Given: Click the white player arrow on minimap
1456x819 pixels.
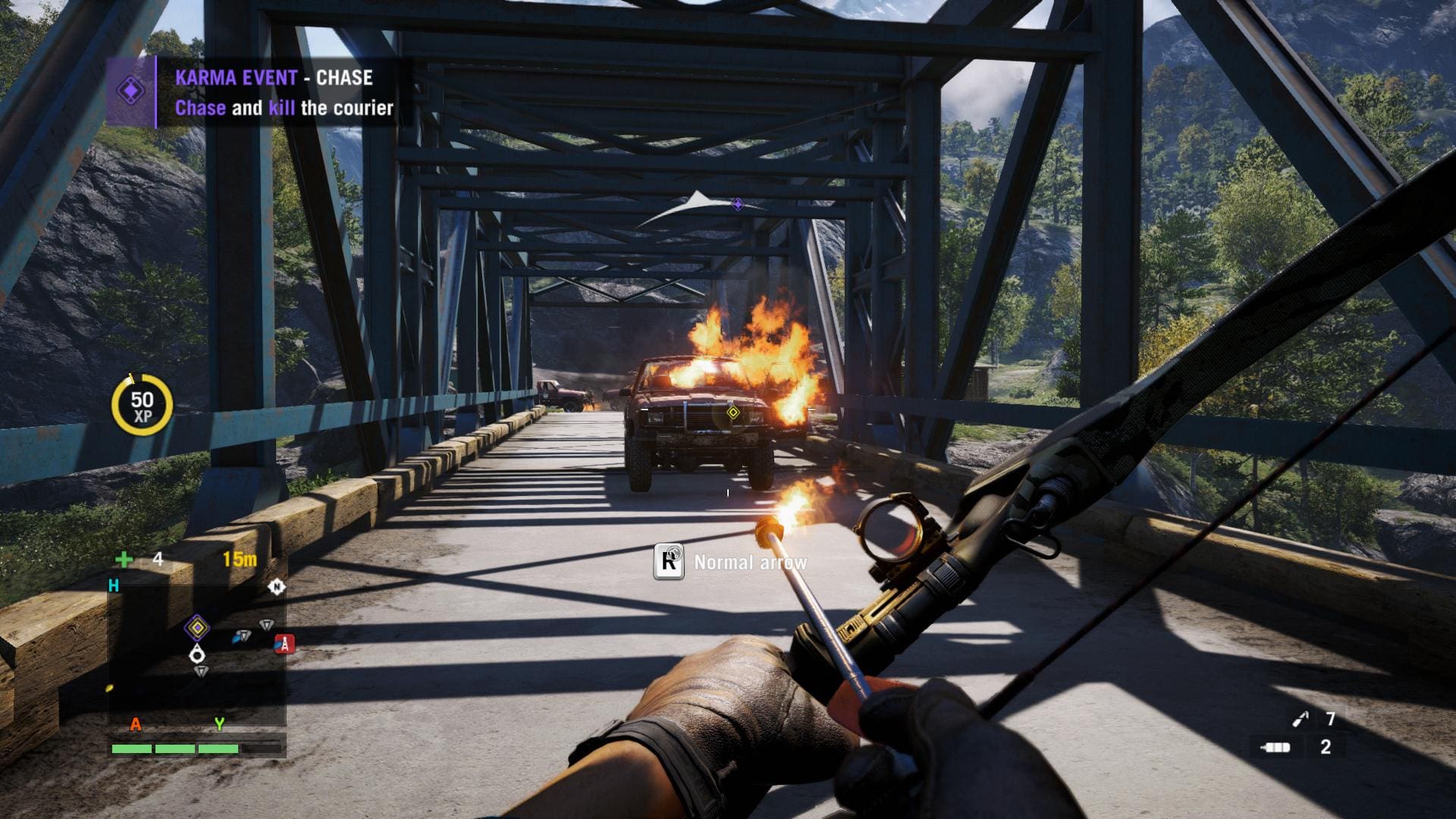Looking at the screenshot, I should 197,653.
